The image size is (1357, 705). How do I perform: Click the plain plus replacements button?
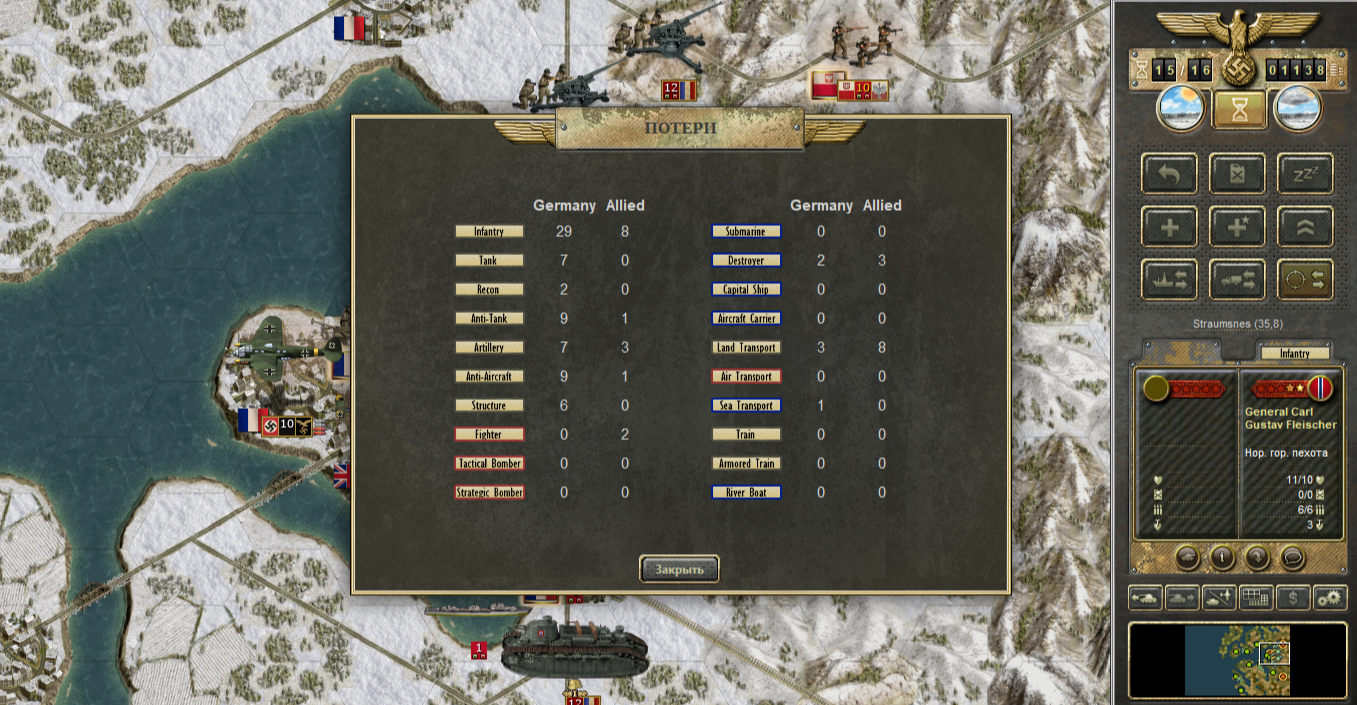[x=1170, y=227]
